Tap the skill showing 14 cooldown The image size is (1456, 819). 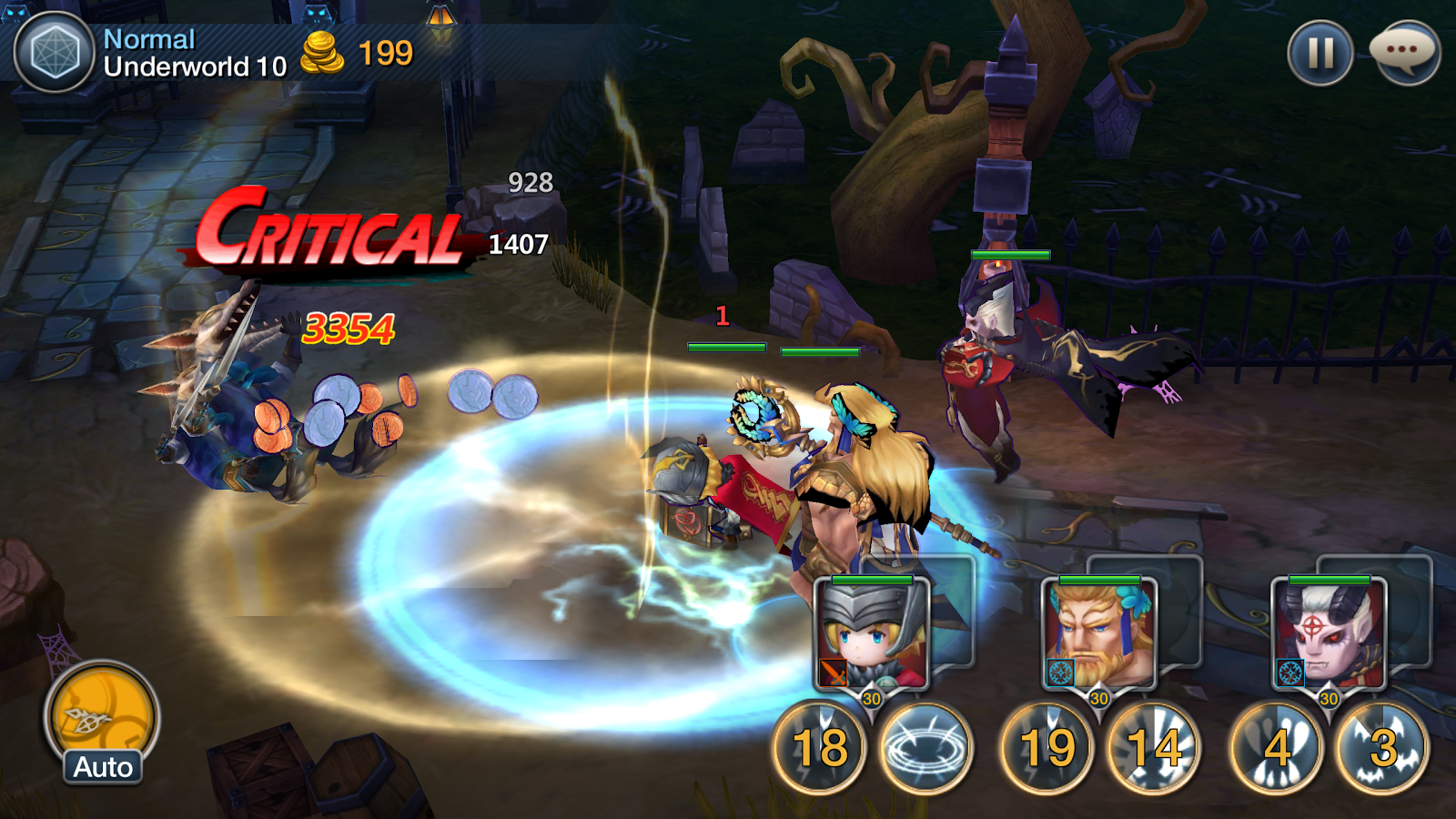[x=1154, y=748]
